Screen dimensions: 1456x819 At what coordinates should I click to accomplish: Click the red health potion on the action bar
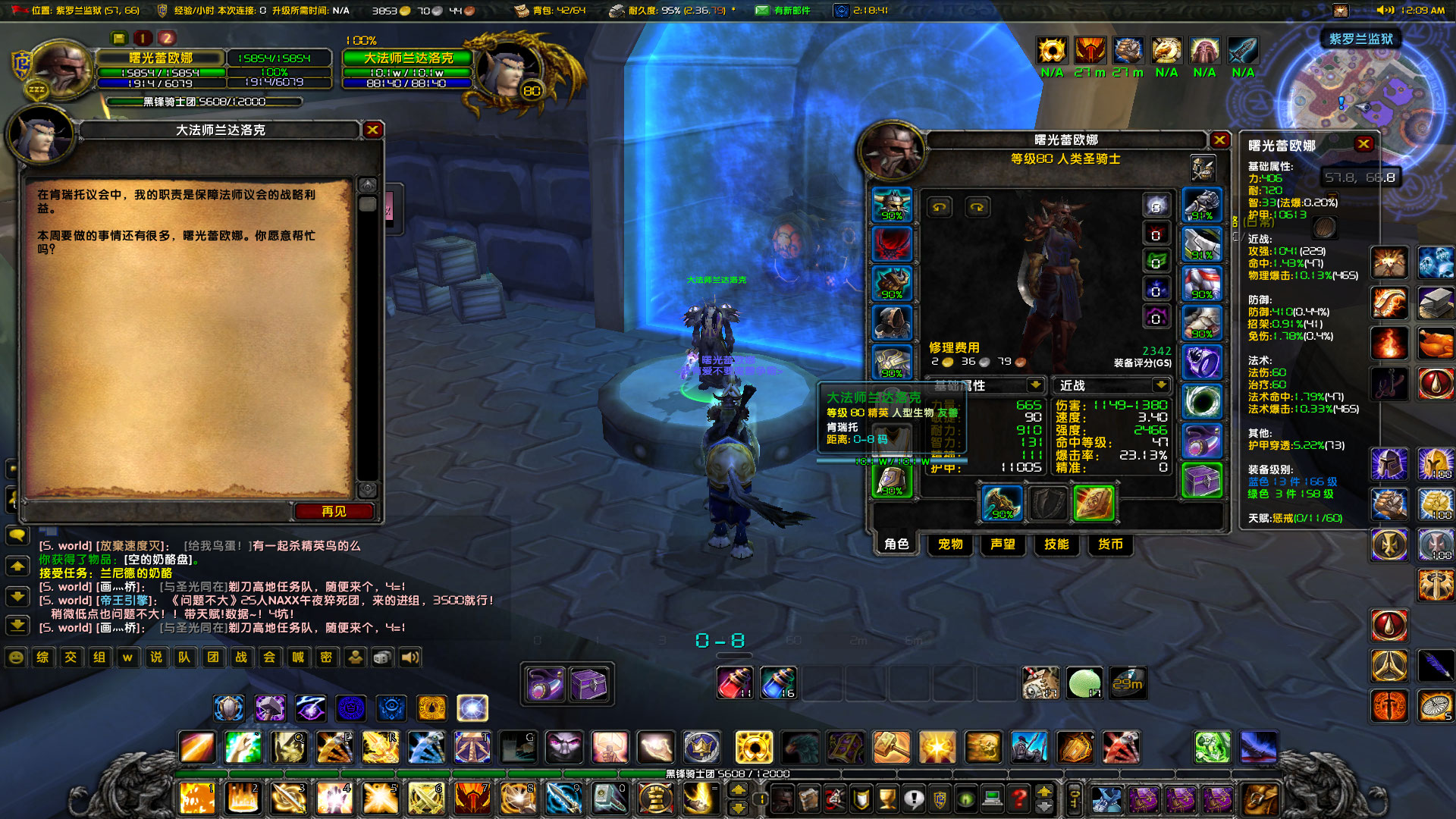click(734, 682)
